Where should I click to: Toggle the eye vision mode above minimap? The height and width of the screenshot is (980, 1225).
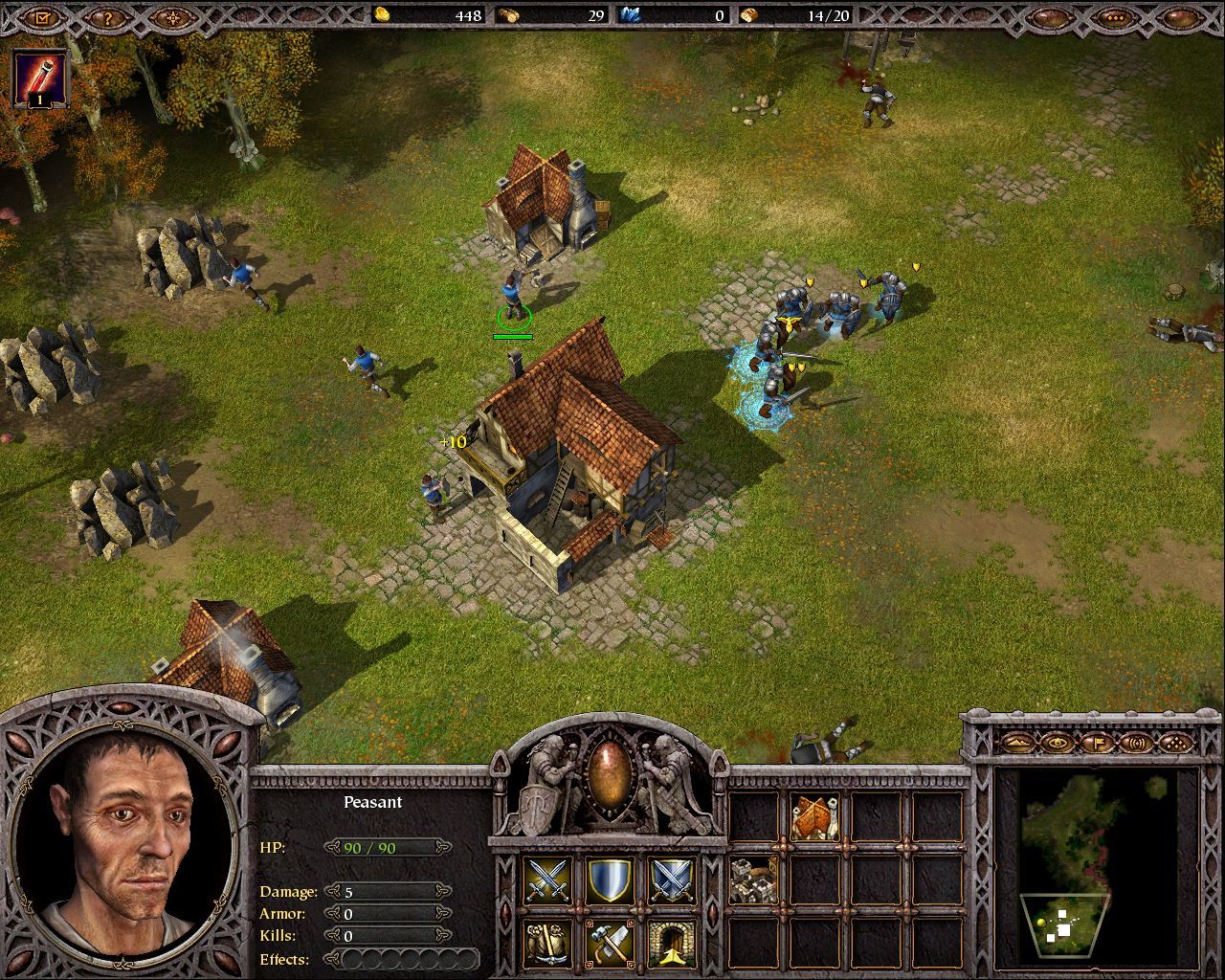click(x=1058, y=744)
